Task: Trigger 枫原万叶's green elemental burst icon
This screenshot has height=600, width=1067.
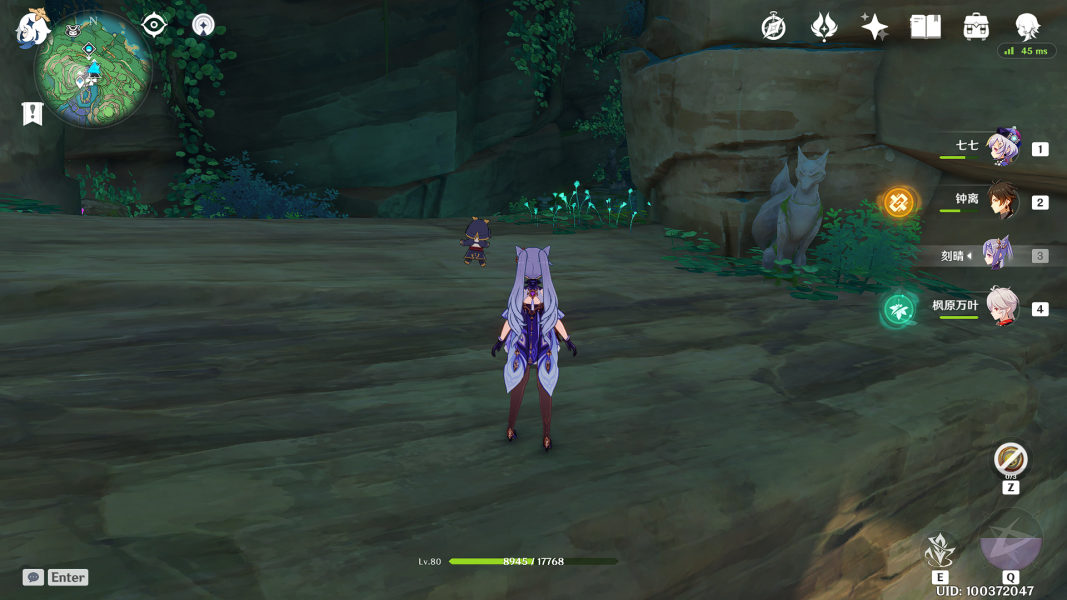Action: point(898,310)
